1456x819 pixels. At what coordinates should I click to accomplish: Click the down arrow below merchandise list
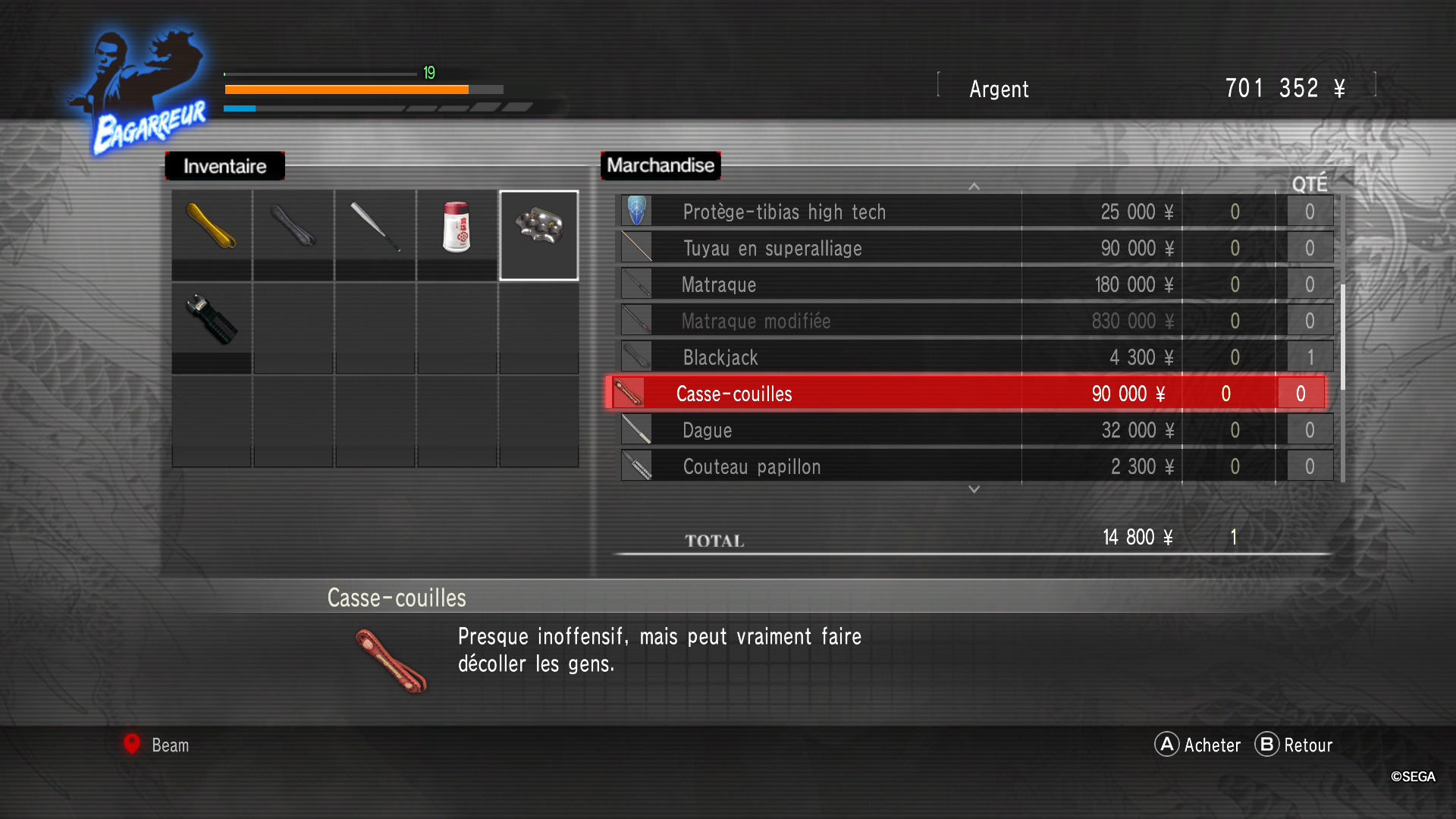pyautogui.click(x=974, y=490)
